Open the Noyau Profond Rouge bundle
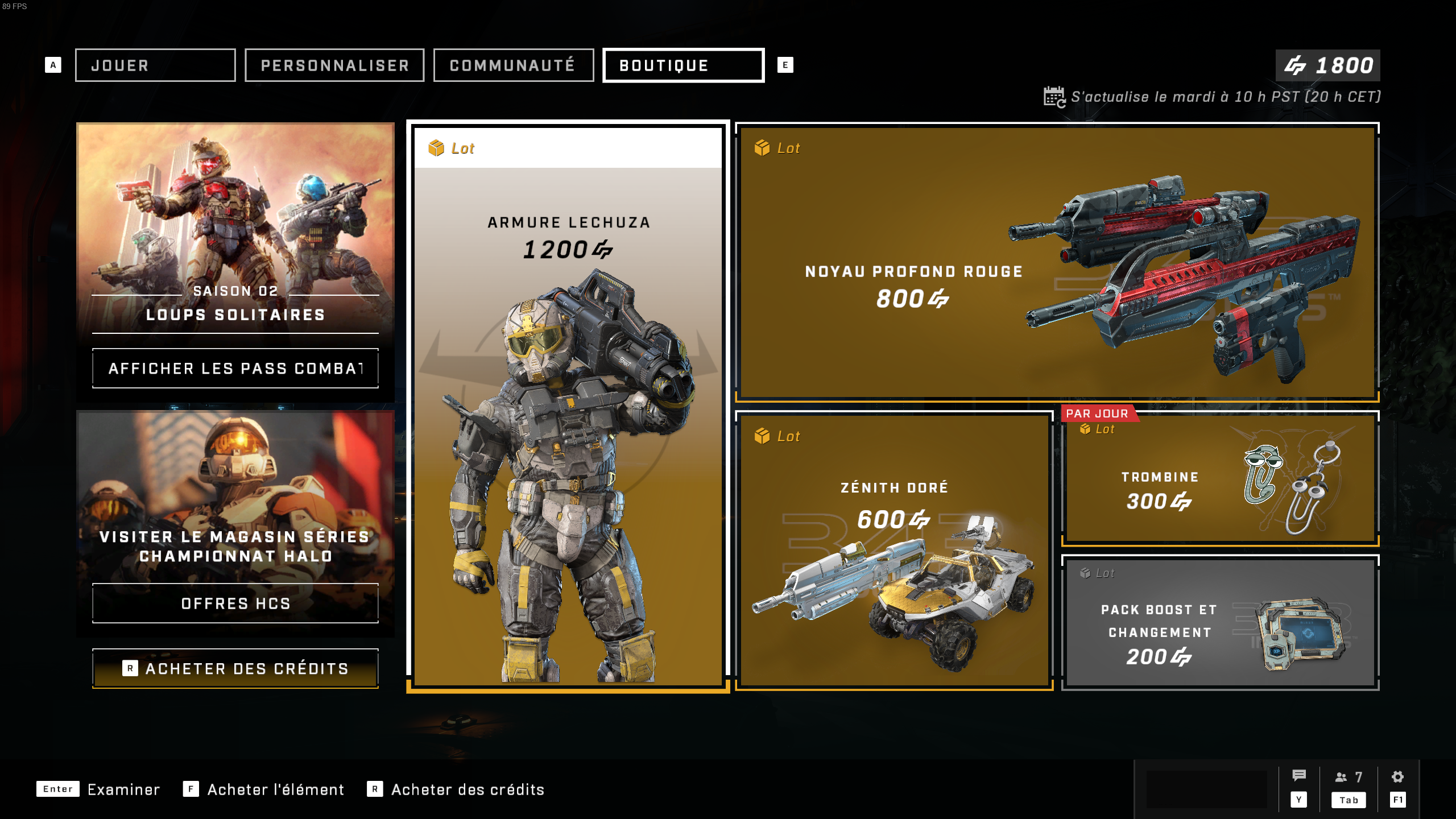Screen dimensions: 1456x819 click(x=1057, y=262)
